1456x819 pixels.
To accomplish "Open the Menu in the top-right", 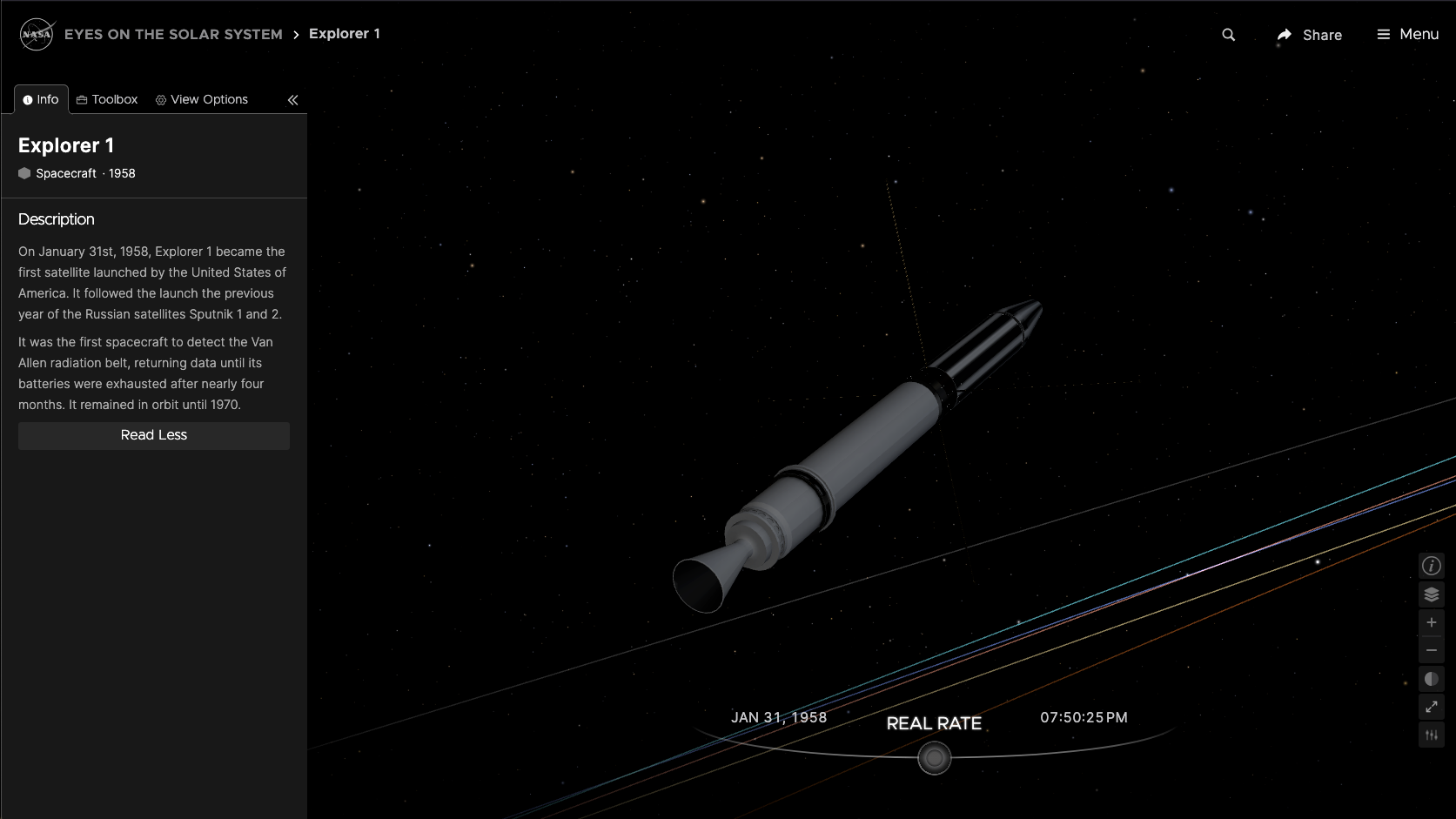I will pos(1406,34).
